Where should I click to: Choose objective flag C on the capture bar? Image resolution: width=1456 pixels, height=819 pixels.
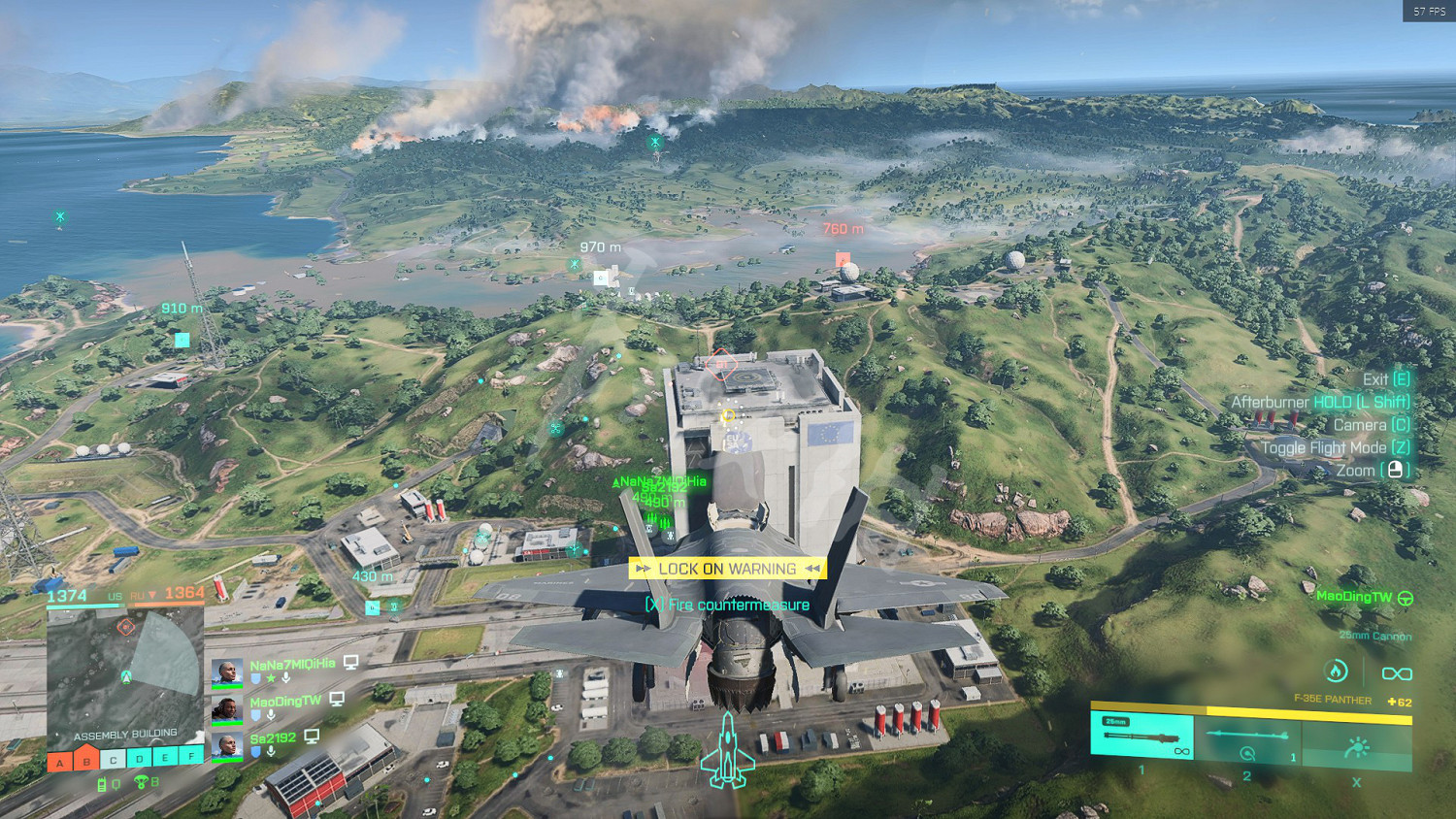(114, 759)
